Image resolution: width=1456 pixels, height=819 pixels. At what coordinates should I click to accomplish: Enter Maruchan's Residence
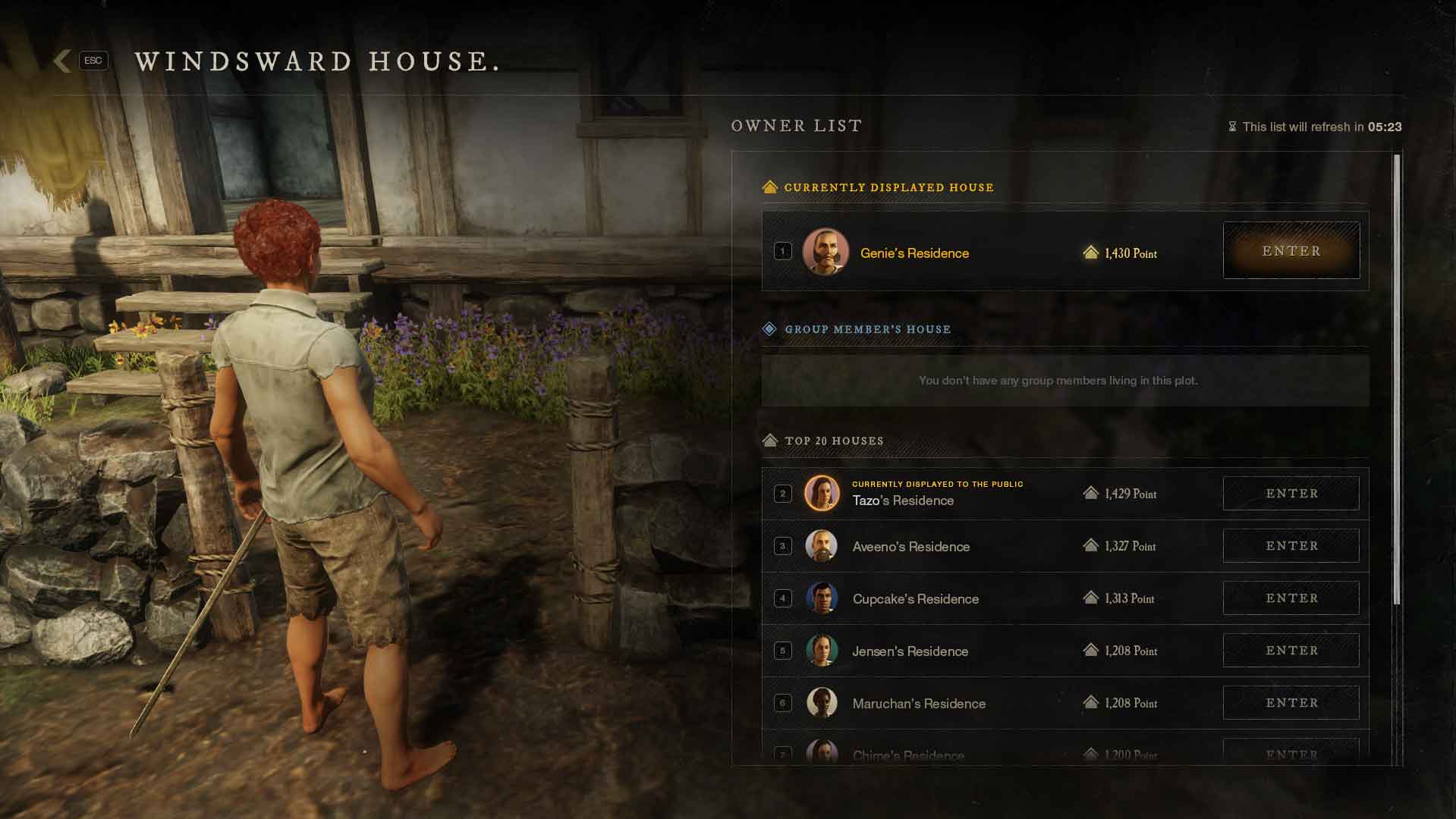click(1291, 703)
